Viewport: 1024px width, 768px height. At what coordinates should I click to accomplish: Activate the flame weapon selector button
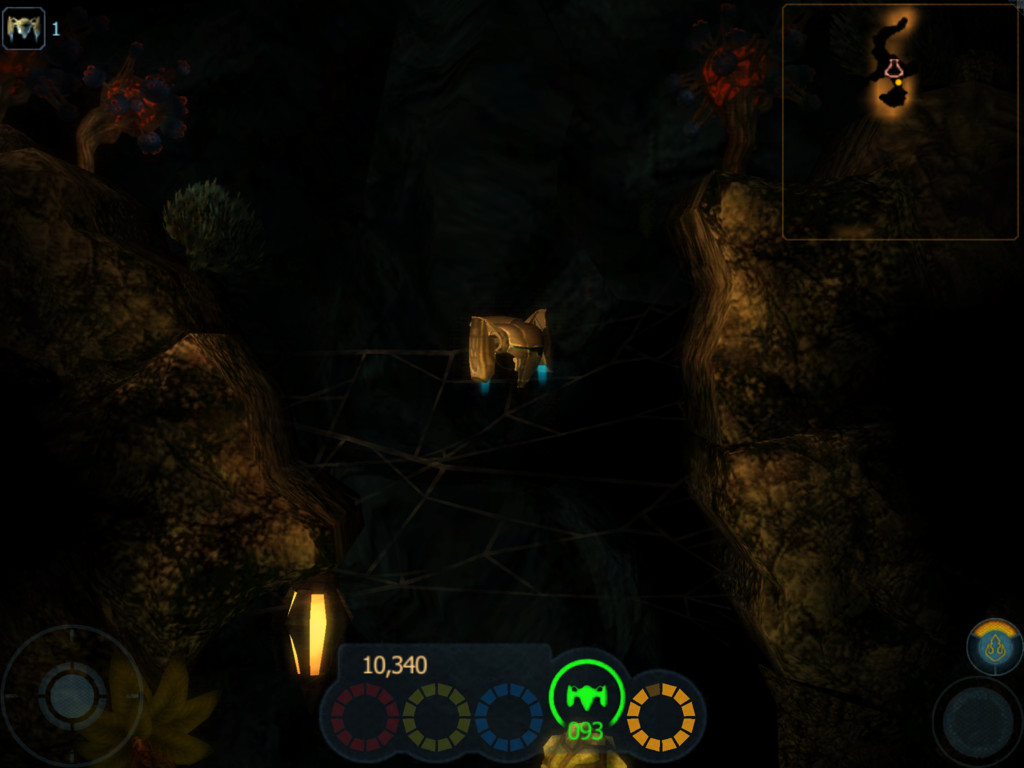point(994,647)
